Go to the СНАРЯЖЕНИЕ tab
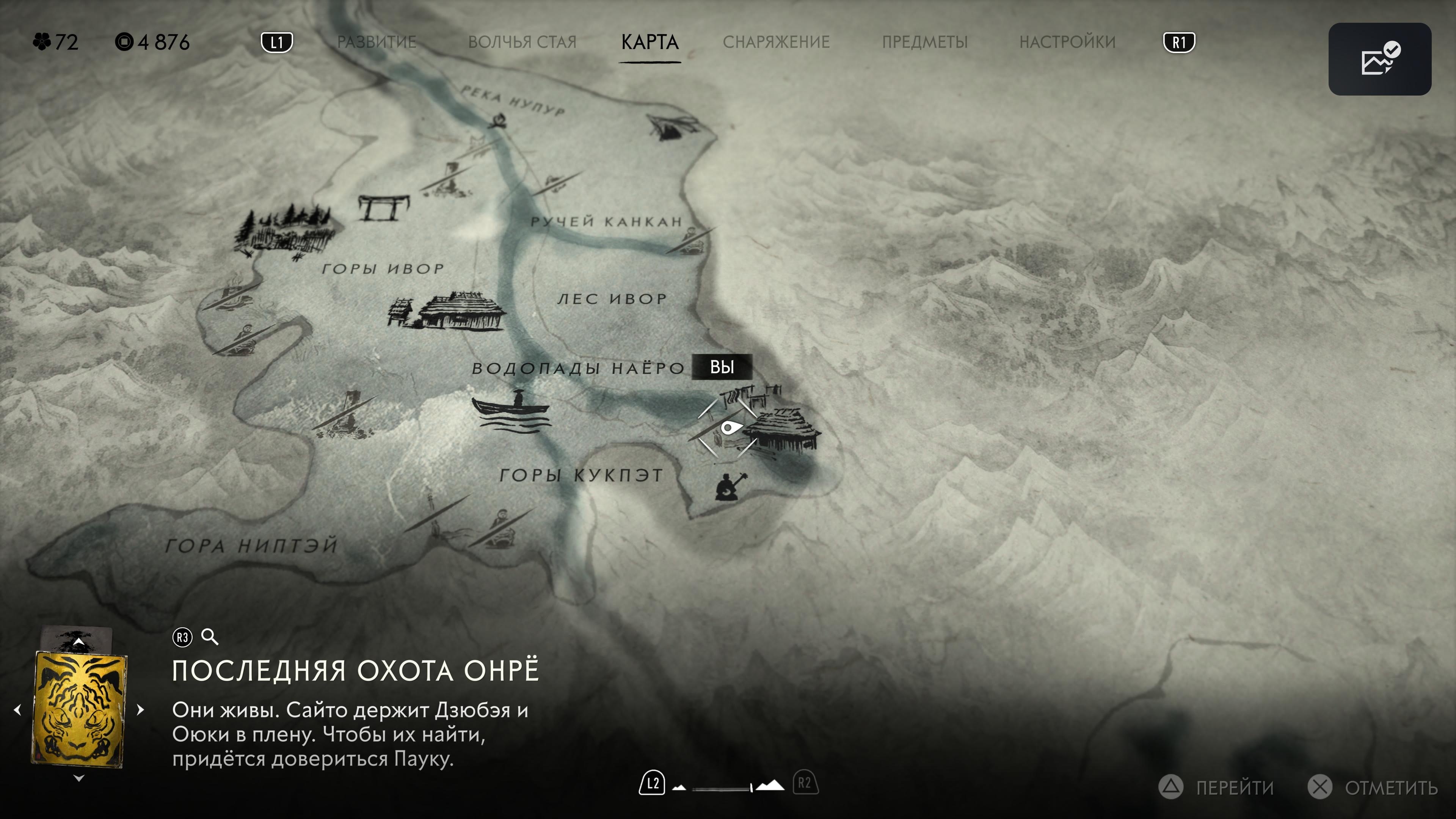Screen dimensions: 1456x819 pyautogui.click(x=776, y=42)
